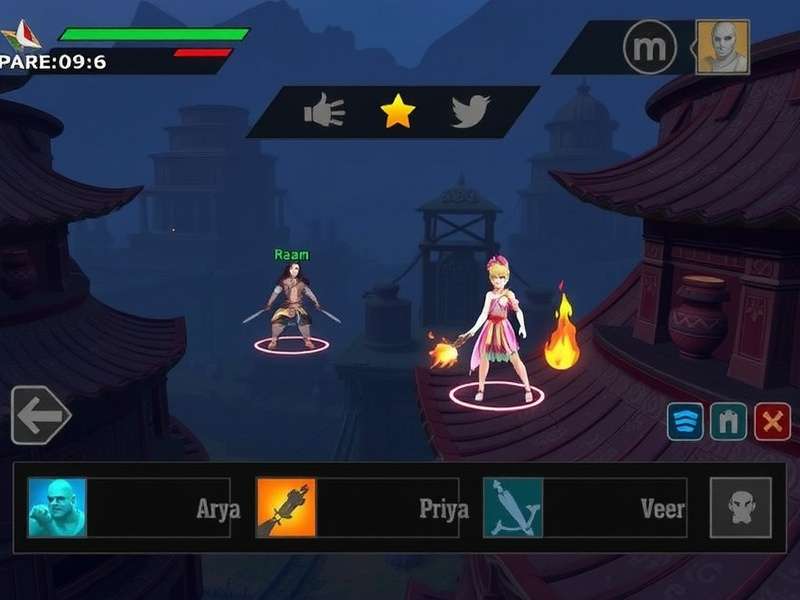Click the bird logo in the corner
Screen dimensions: 800x600
pos(20,38)
